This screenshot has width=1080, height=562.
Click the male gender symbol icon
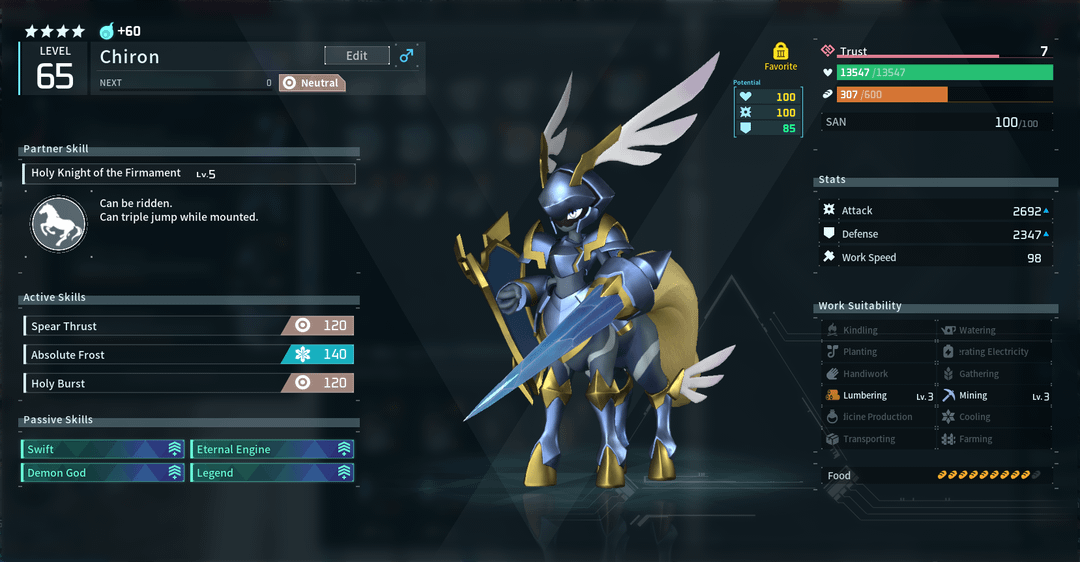[406, 56]
